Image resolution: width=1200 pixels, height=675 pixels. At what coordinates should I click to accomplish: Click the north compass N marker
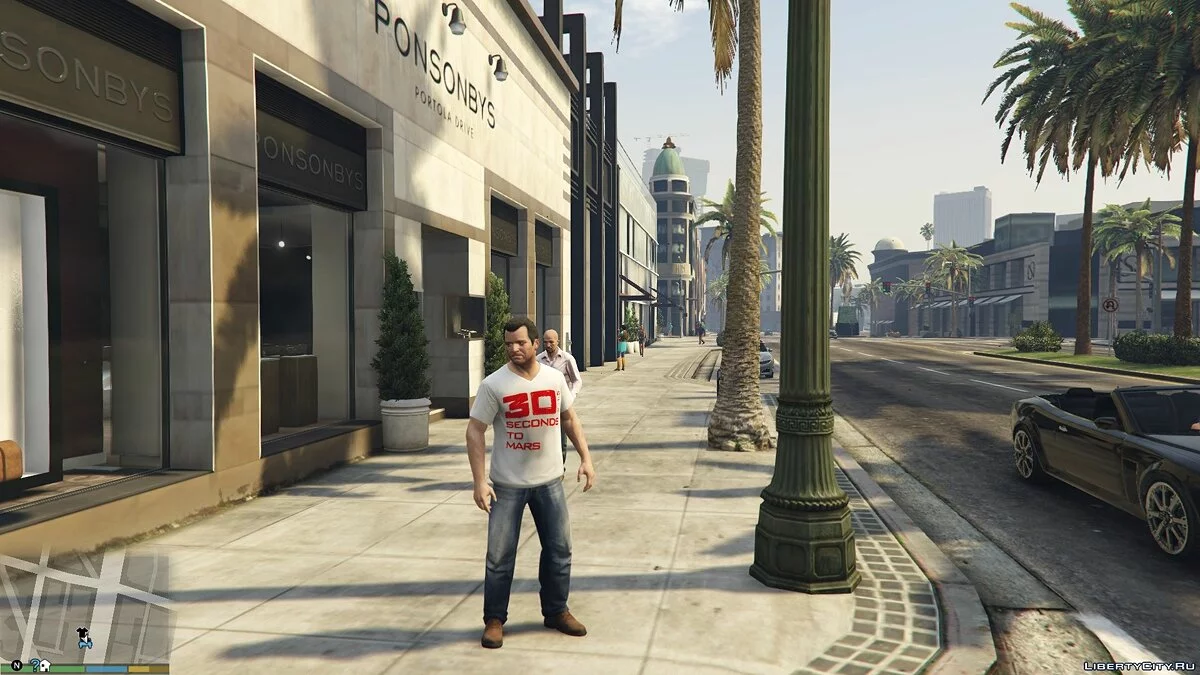point(17,664)
